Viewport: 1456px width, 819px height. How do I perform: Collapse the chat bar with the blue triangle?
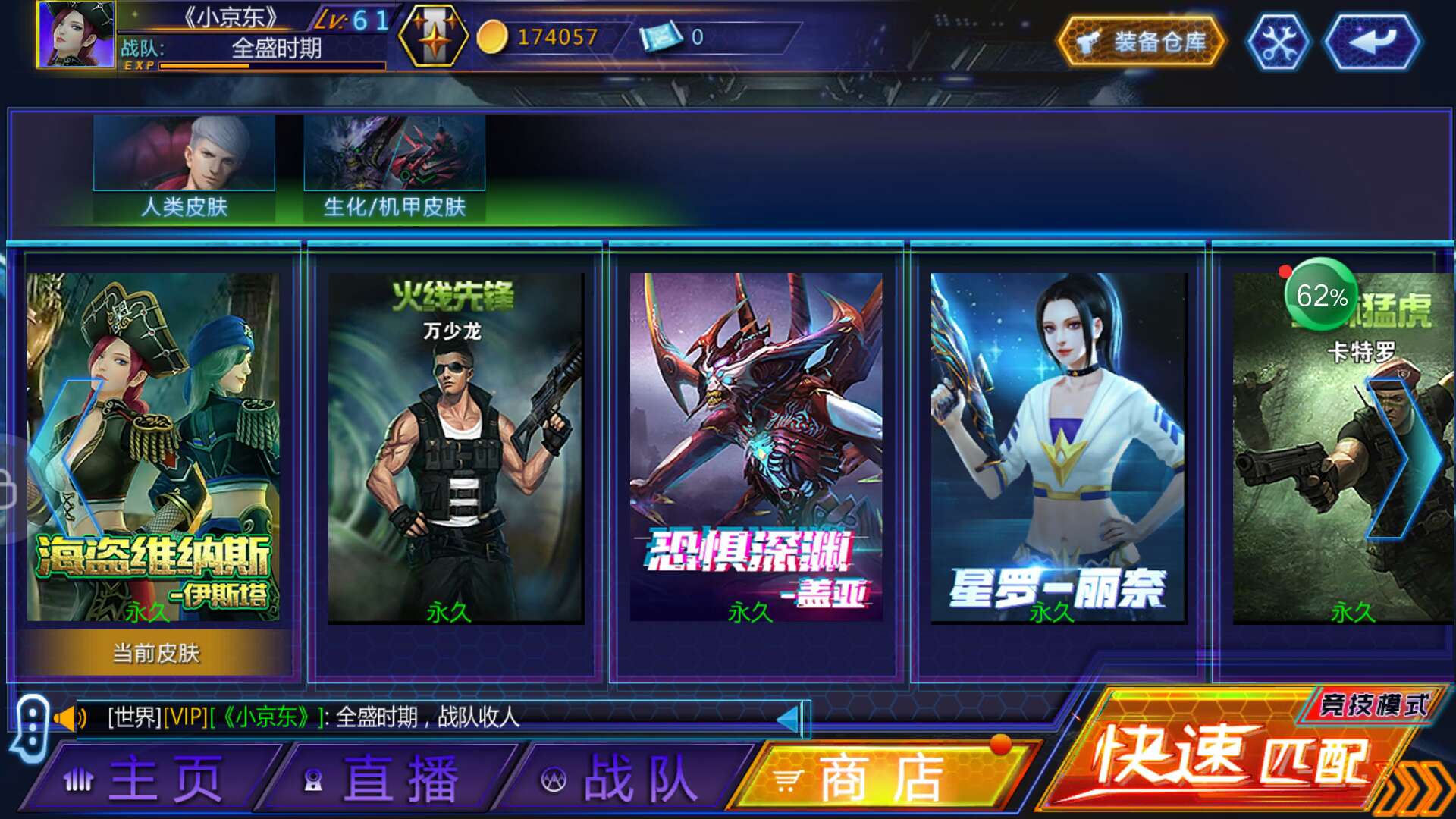[789, 719]
